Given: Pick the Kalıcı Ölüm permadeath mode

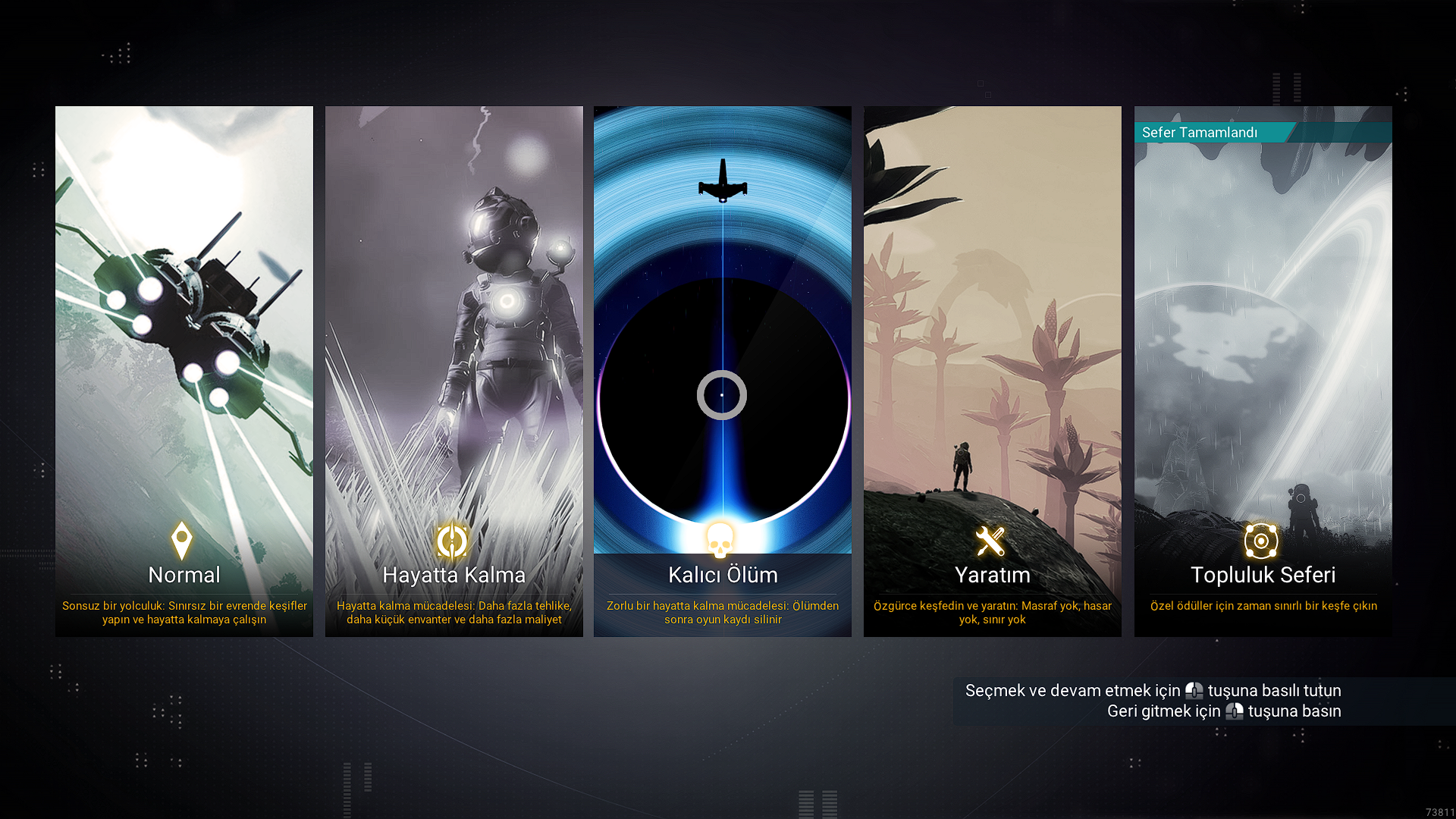Looking at the screenshot, I should [x=723, y=372].
